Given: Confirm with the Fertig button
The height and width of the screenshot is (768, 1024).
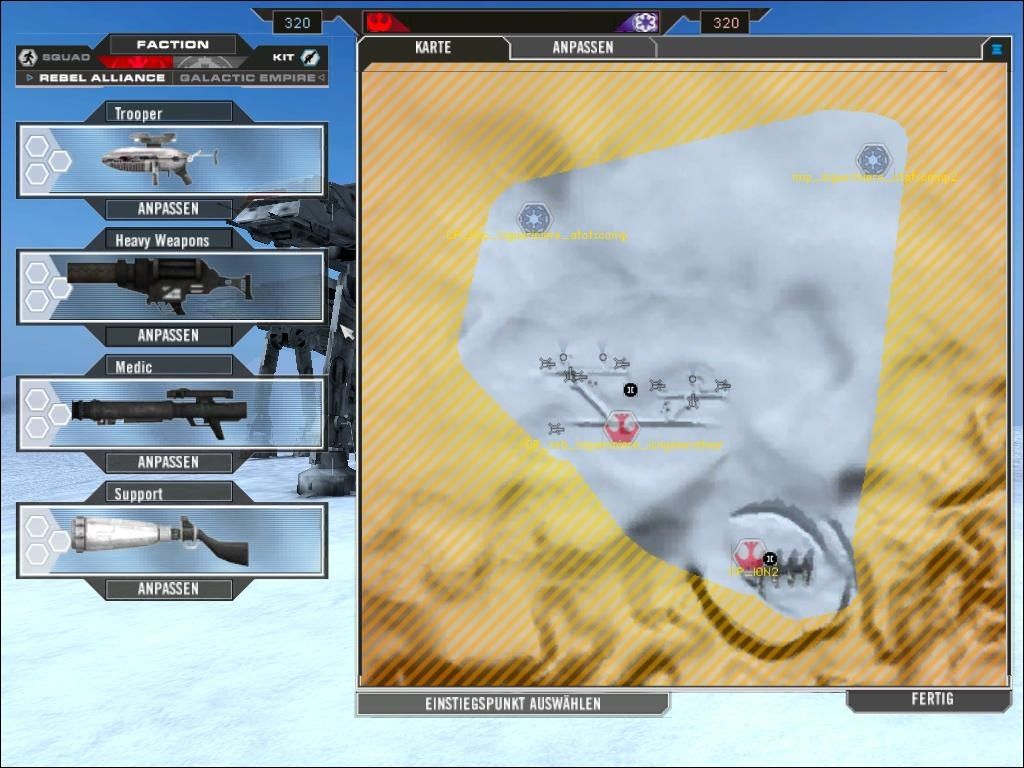Looking at the screenshot, I should click(x=932, y=700).
